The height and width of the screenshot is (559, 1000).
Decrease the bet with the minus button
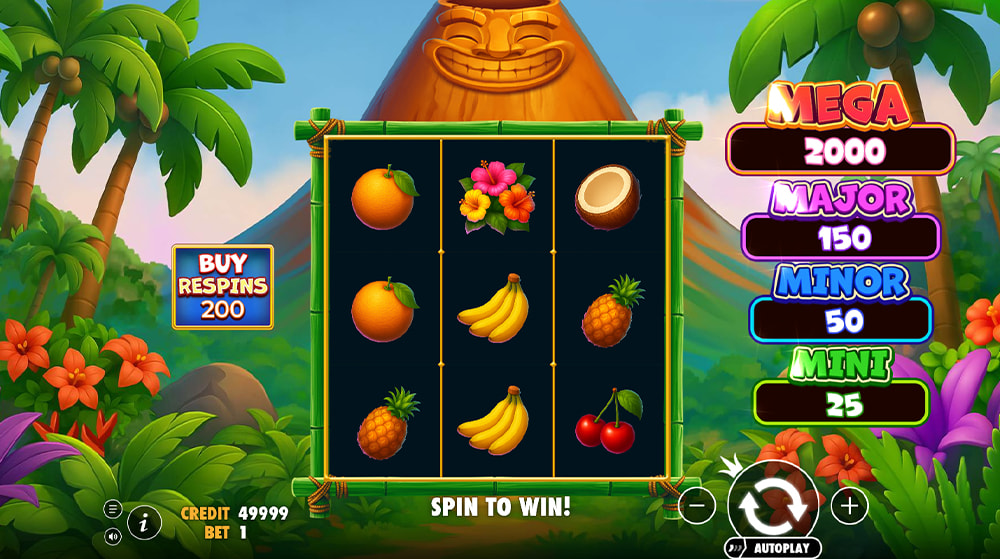click(x=697, y=506)
